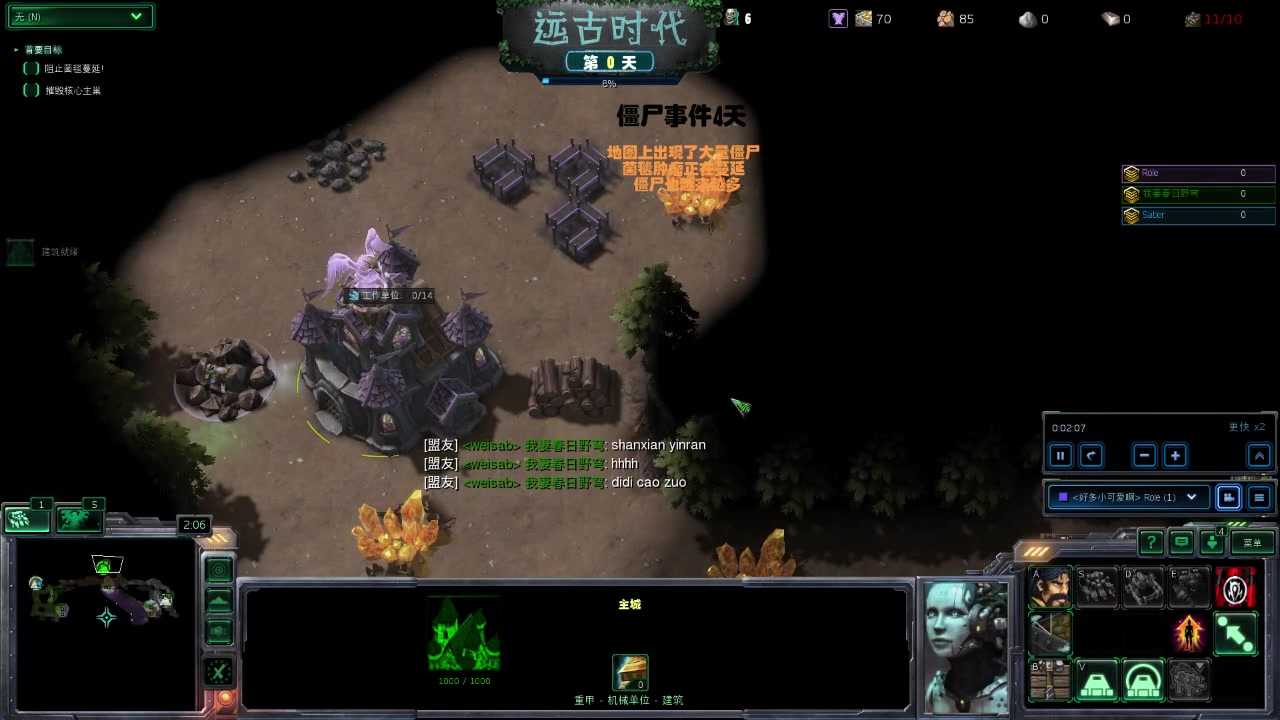The image size is (1280, 720).
Task: Open the chat message button
Action: click(x=1181, y=542)
